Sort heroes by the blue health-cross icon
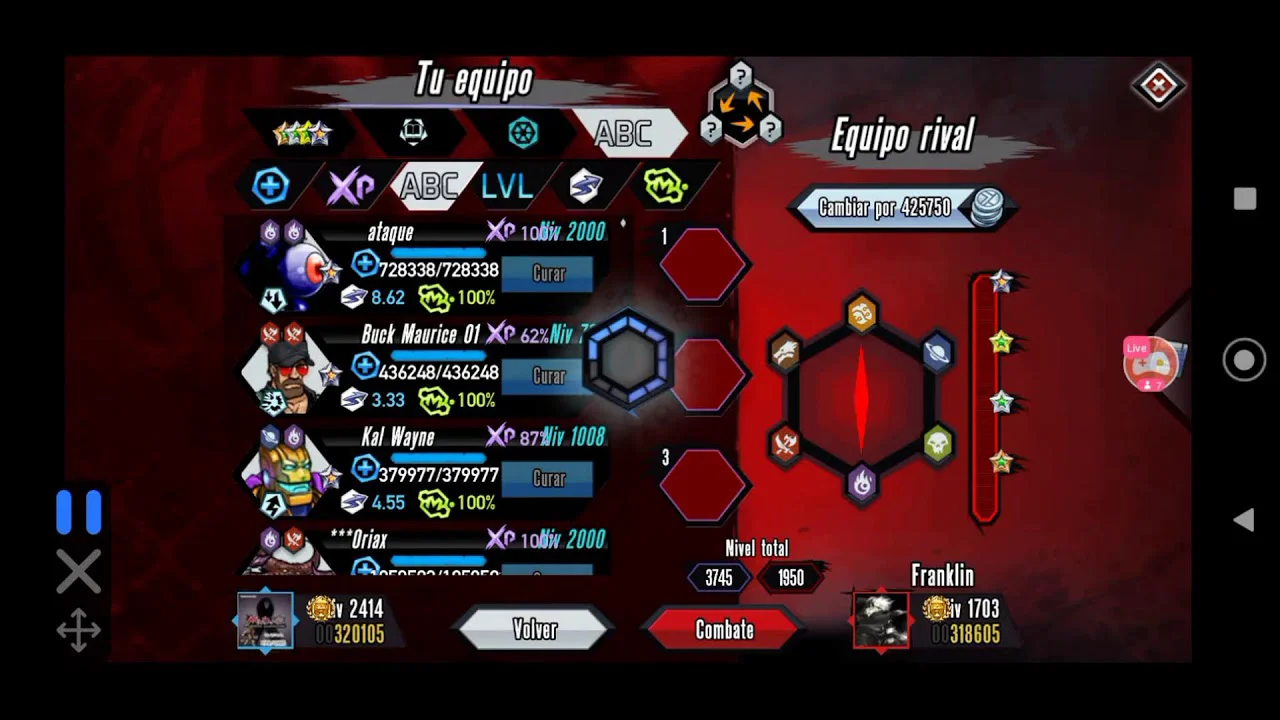This screenshot has width=1280, height=720. (x=271, y=186)
